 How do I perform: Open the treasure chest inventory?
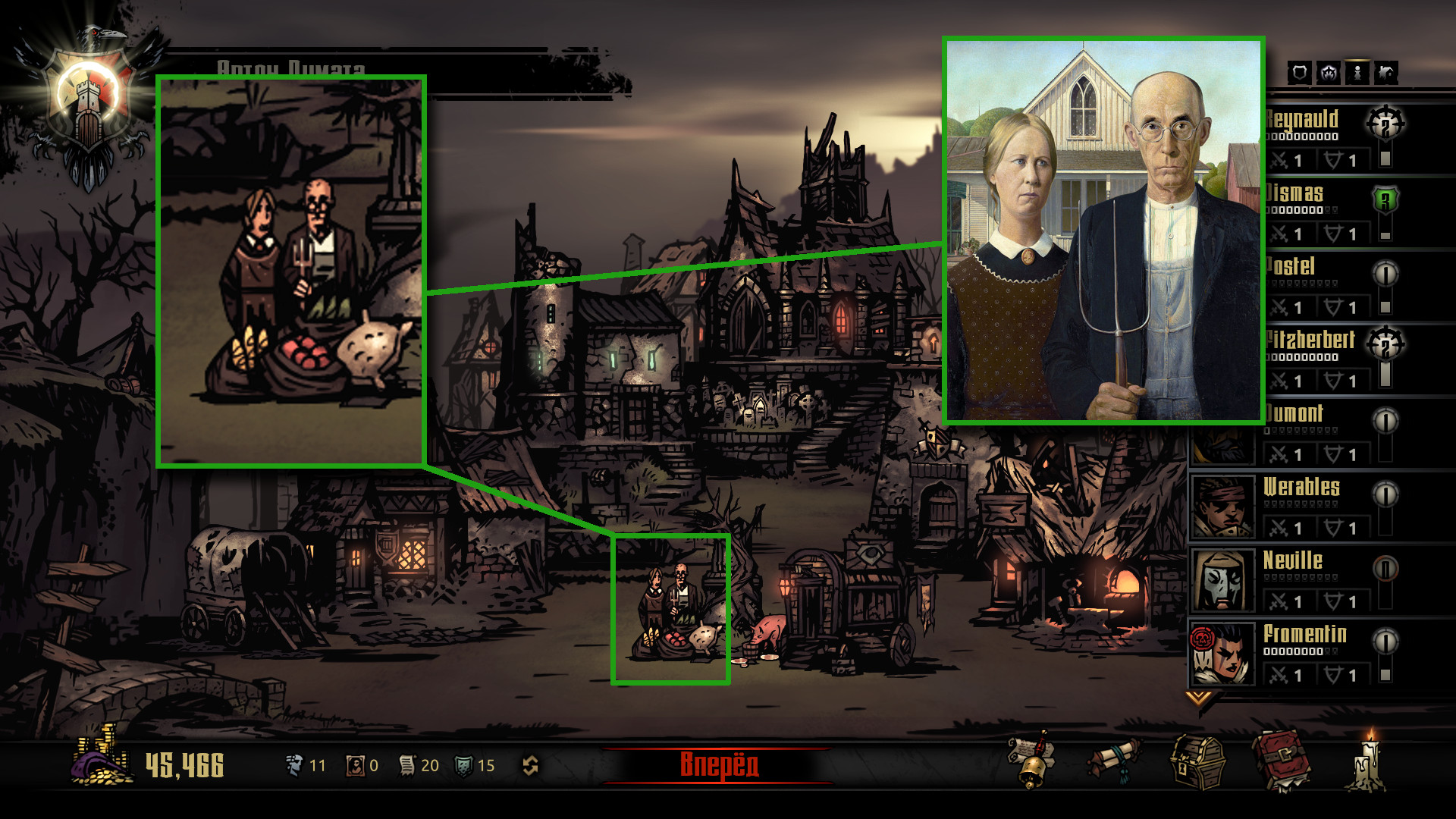pyautogui.click(x=1197, y=761)
